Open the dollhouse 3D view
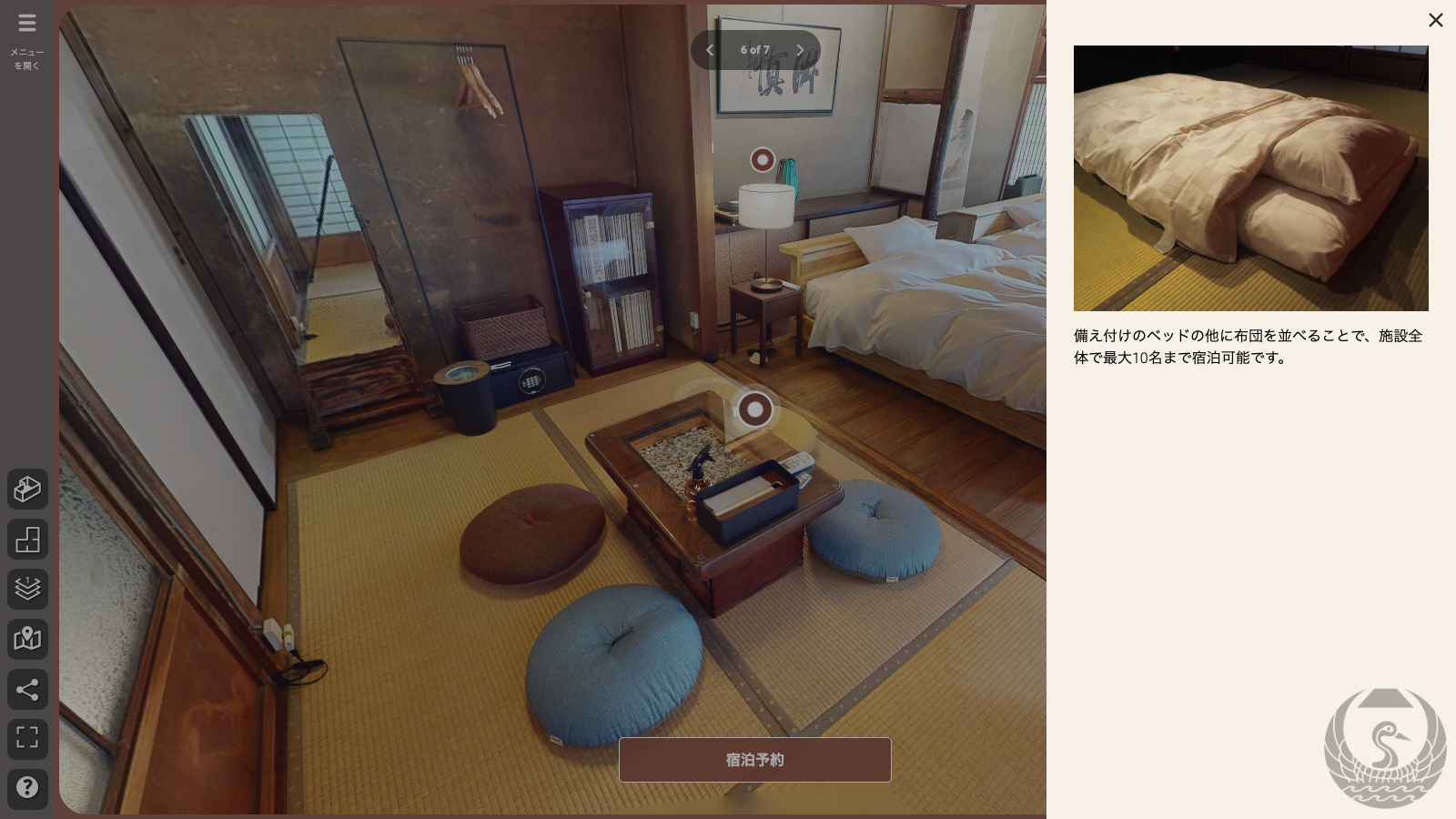The height and width of the screenshot is (819, 1456). click(x=27, y=490)
